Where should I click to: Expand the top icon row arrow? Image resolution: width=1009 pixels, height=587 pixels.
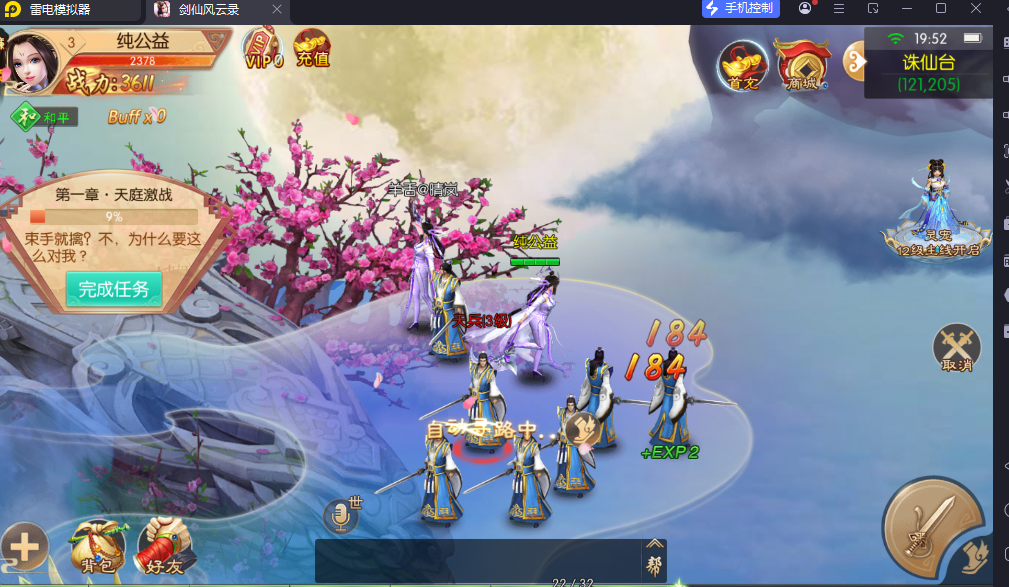pyautogui.click(x=853, y=63)
